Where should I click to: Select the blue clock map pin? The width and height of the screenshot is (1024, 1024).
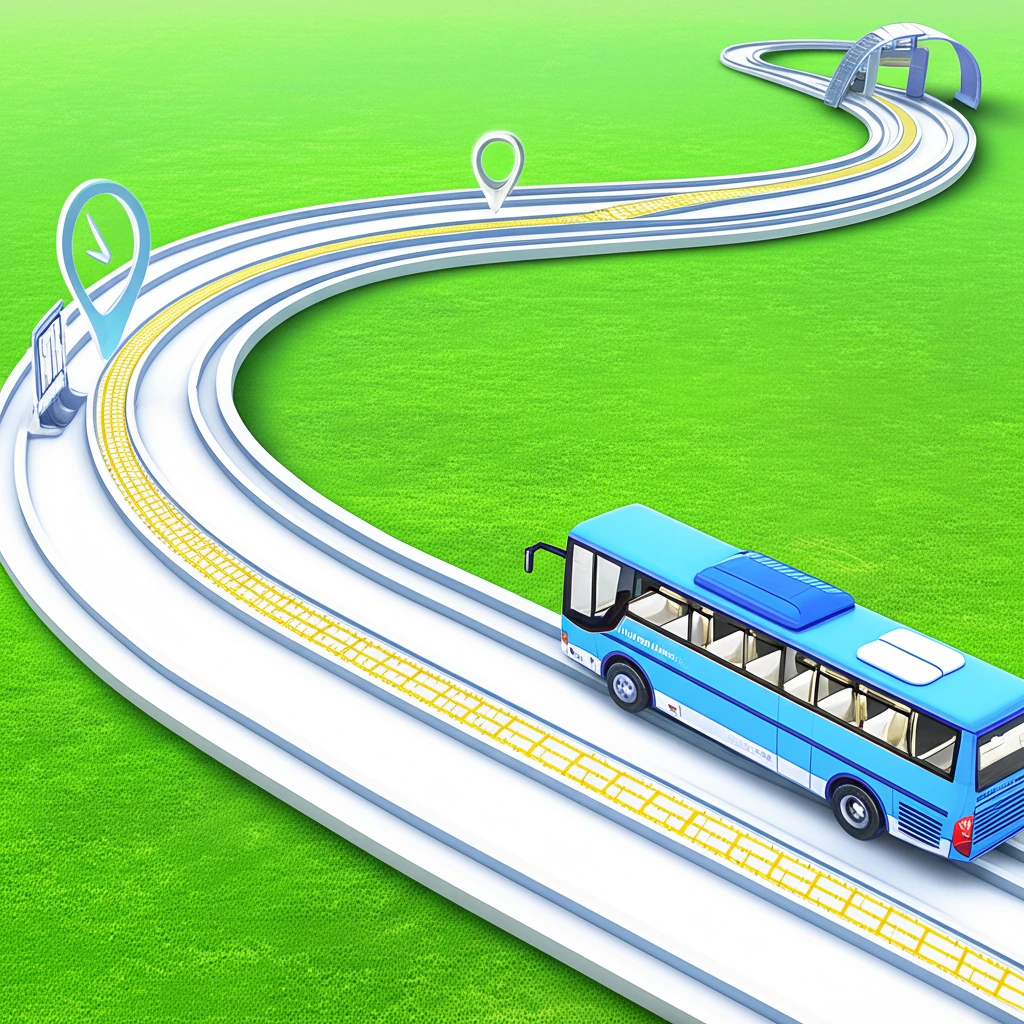[x=103, y=250]
